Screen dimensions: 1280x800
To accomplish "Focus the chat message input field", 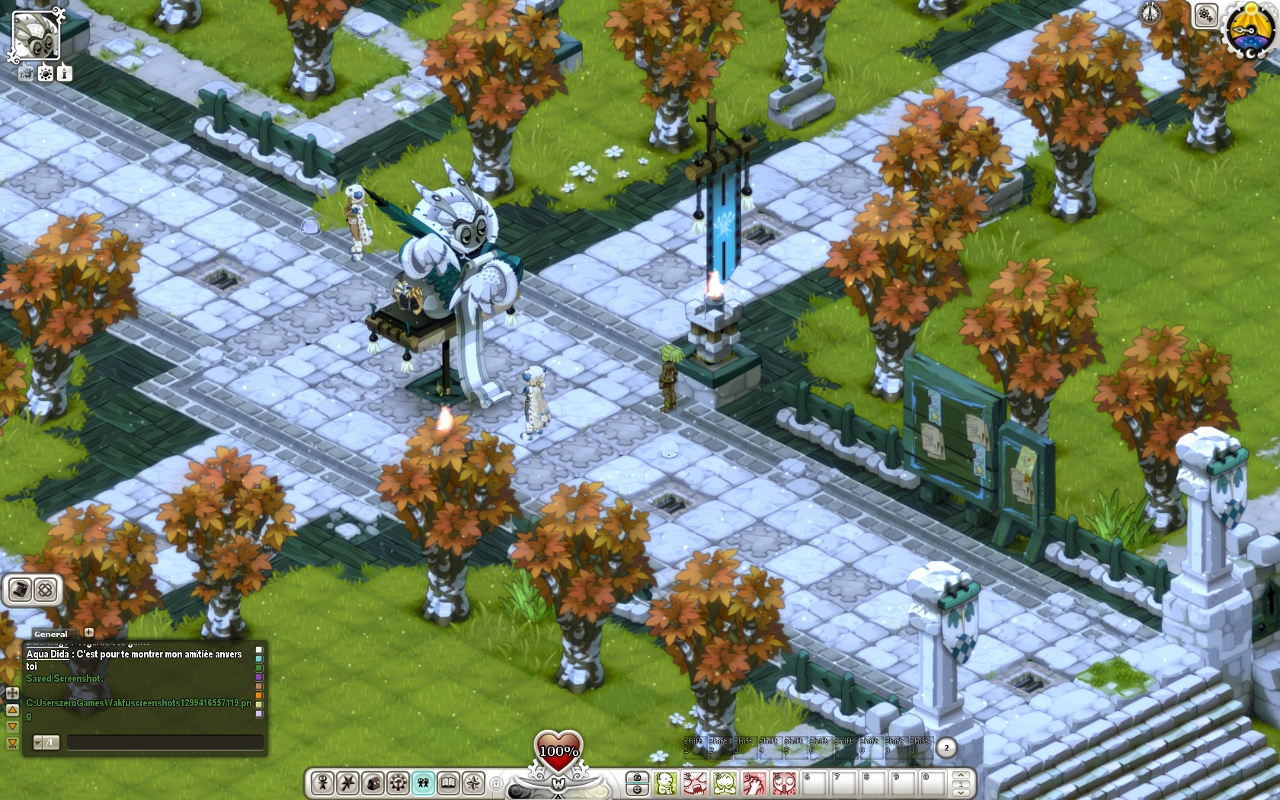I will click(164, 743).
